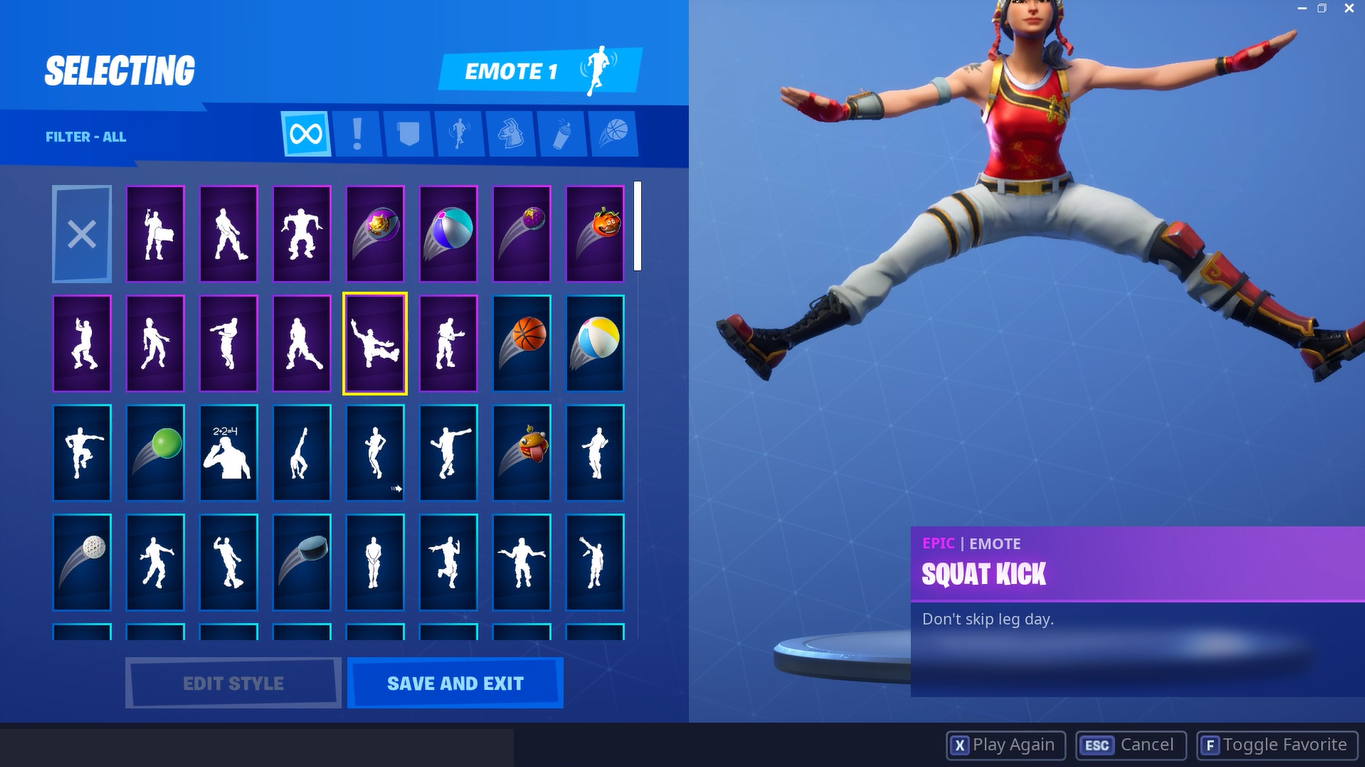Select the llama filter icon

[x=511, y=132]
